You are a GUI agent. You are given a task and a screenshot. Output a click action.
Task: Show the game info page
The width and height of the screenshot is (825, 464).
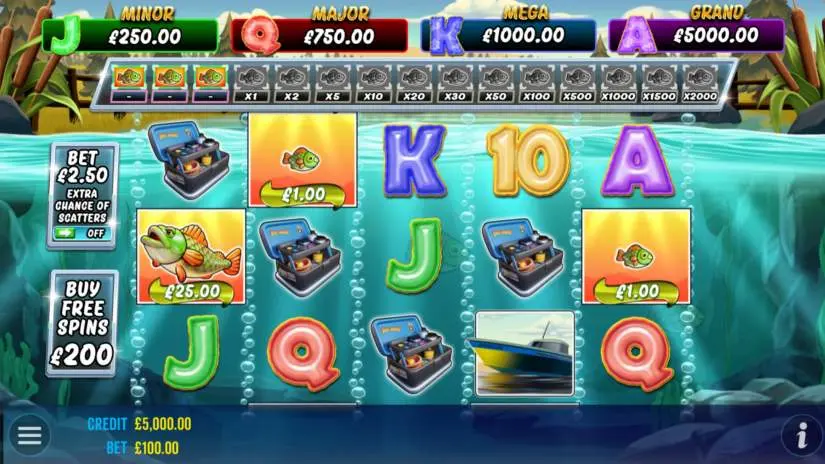(801, 435)
